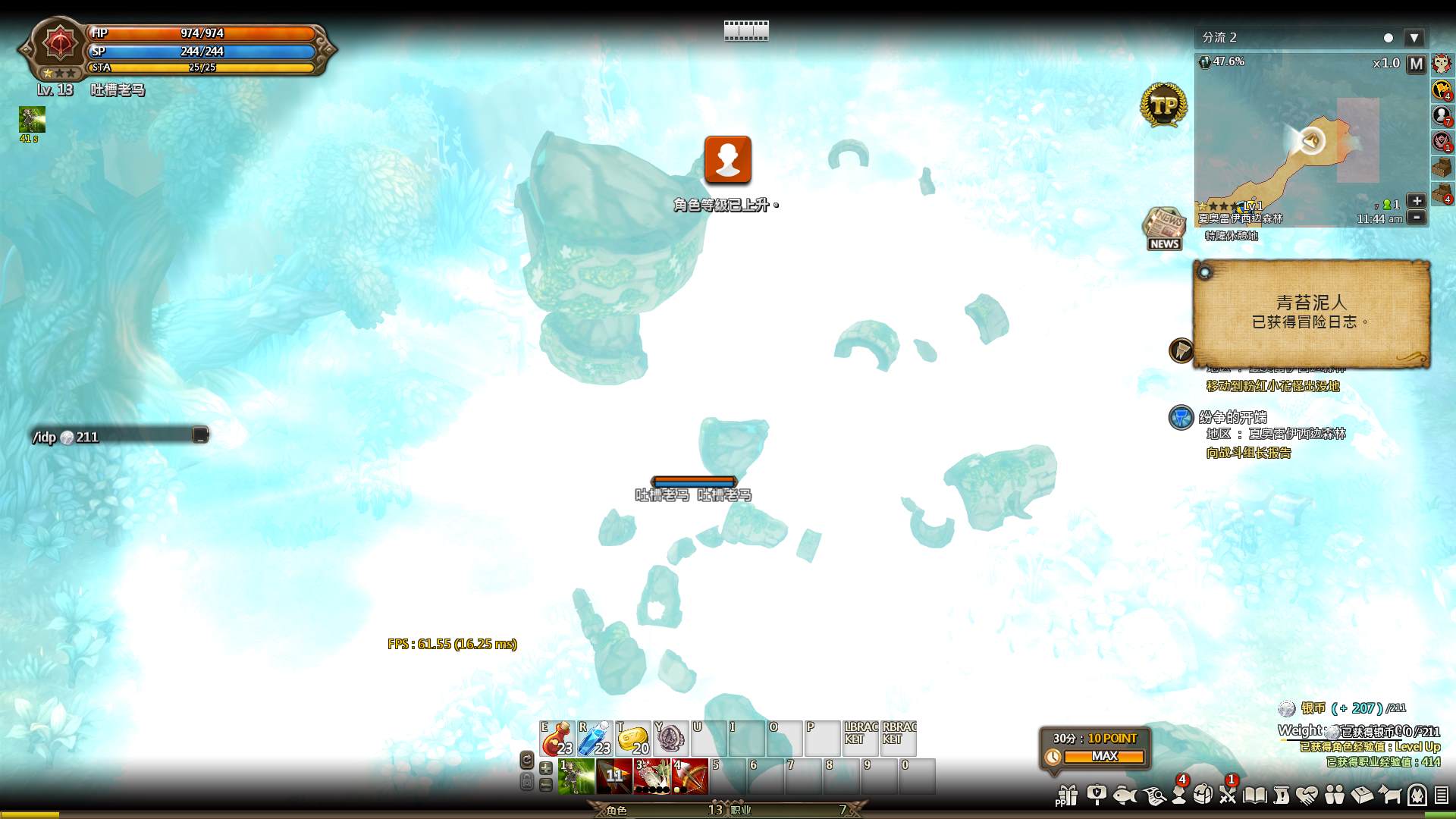Activate the bow skill in slot 4
Image resolution: width=1456 pixels, height=819 pixels.
click(689, 776)
